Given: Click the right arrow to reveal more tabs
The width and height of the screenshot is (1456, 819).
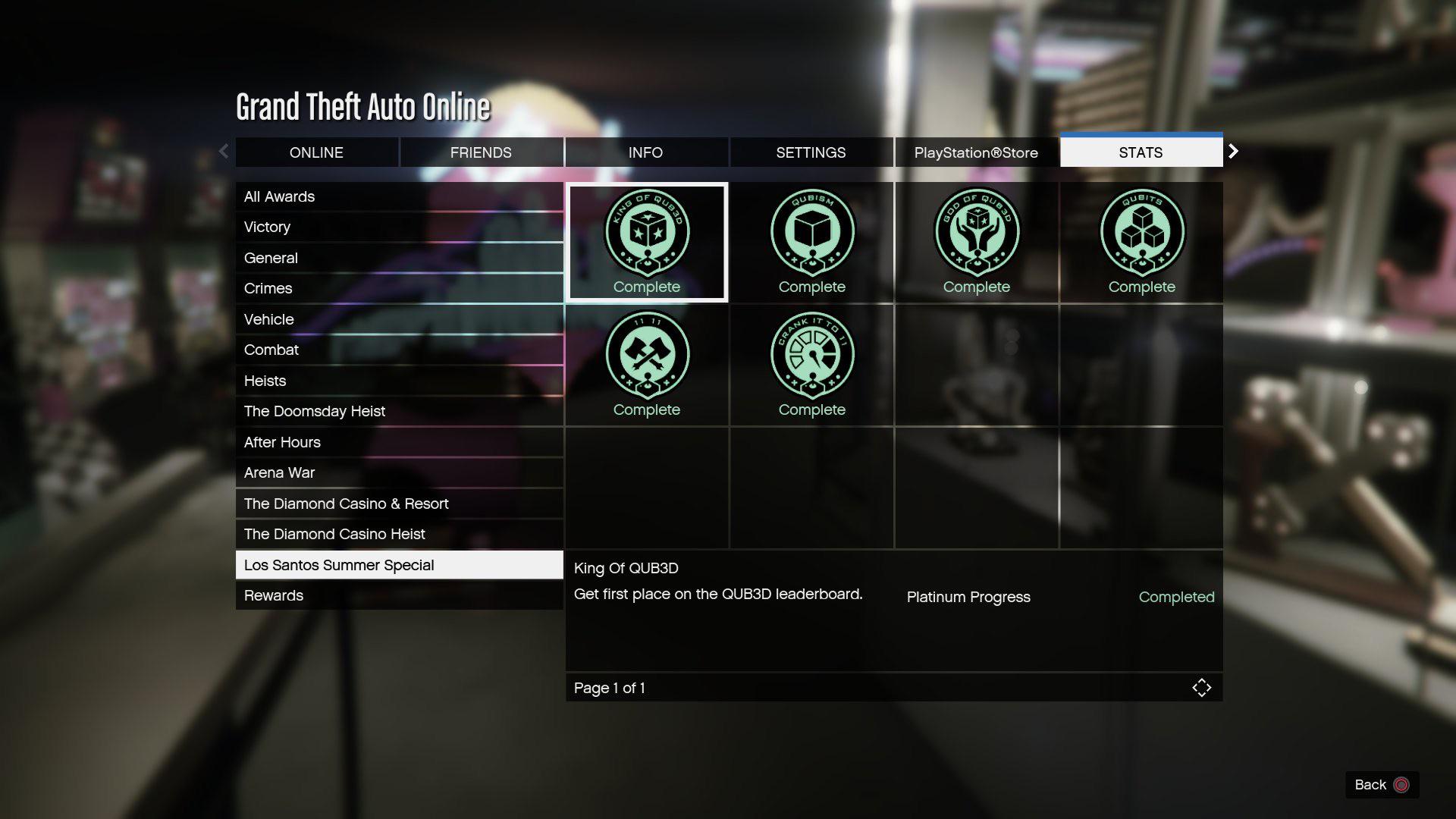Looking at the screenshot, I should 1233,152.
